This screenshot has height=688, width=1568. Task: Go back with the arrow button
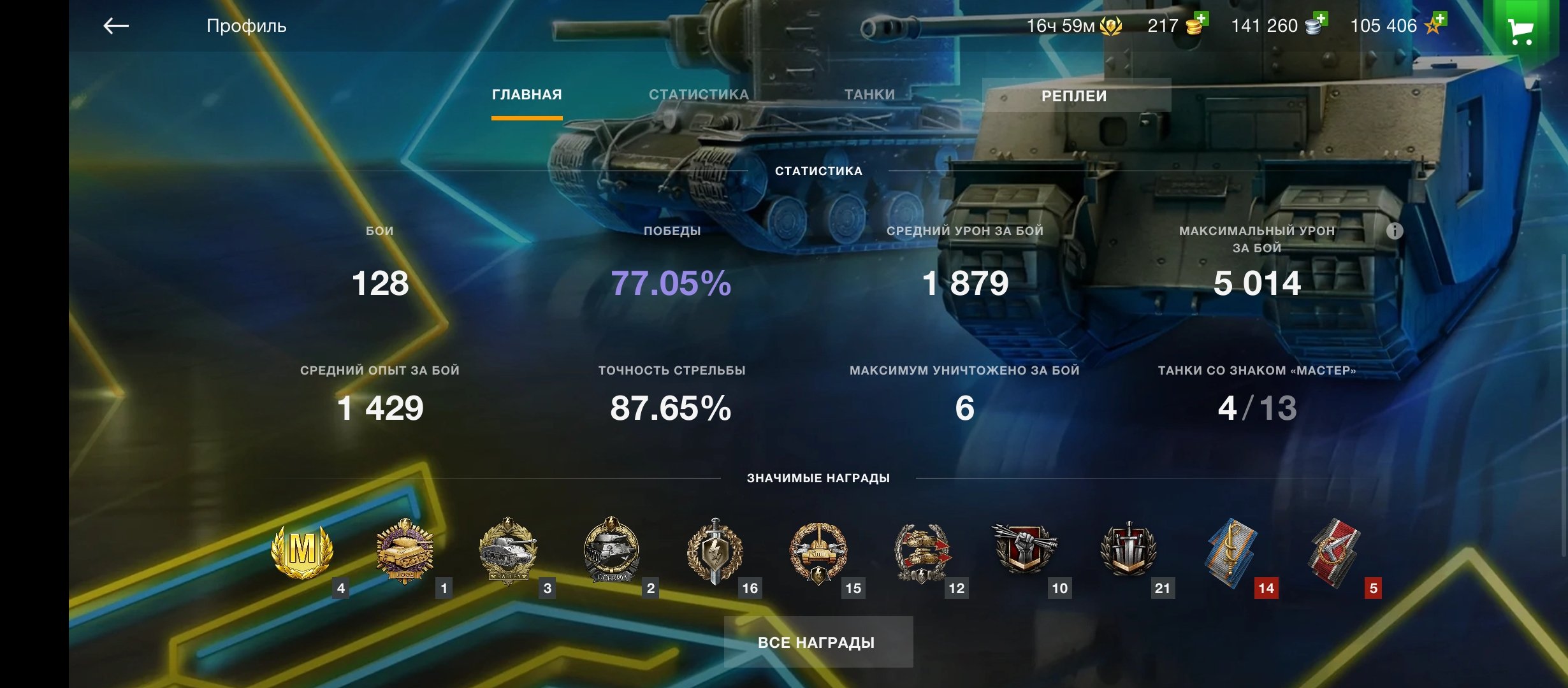(116, 26)
